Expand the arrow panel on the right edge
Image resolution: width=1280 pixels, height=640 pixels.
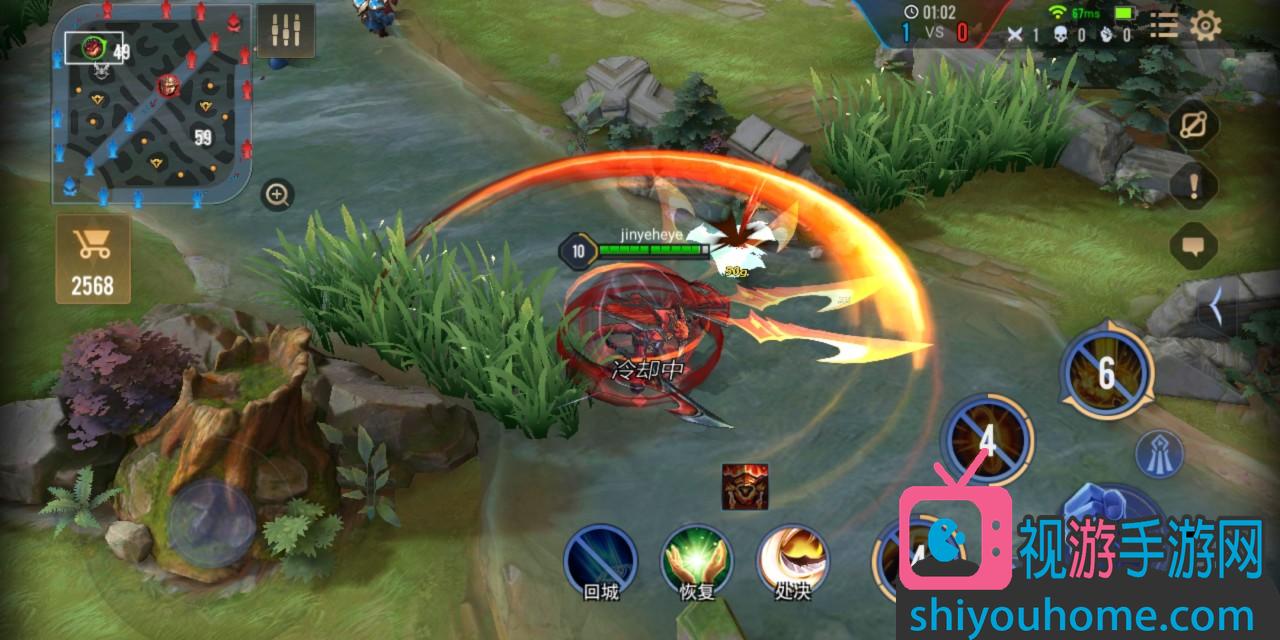(x=1216, y=307)
